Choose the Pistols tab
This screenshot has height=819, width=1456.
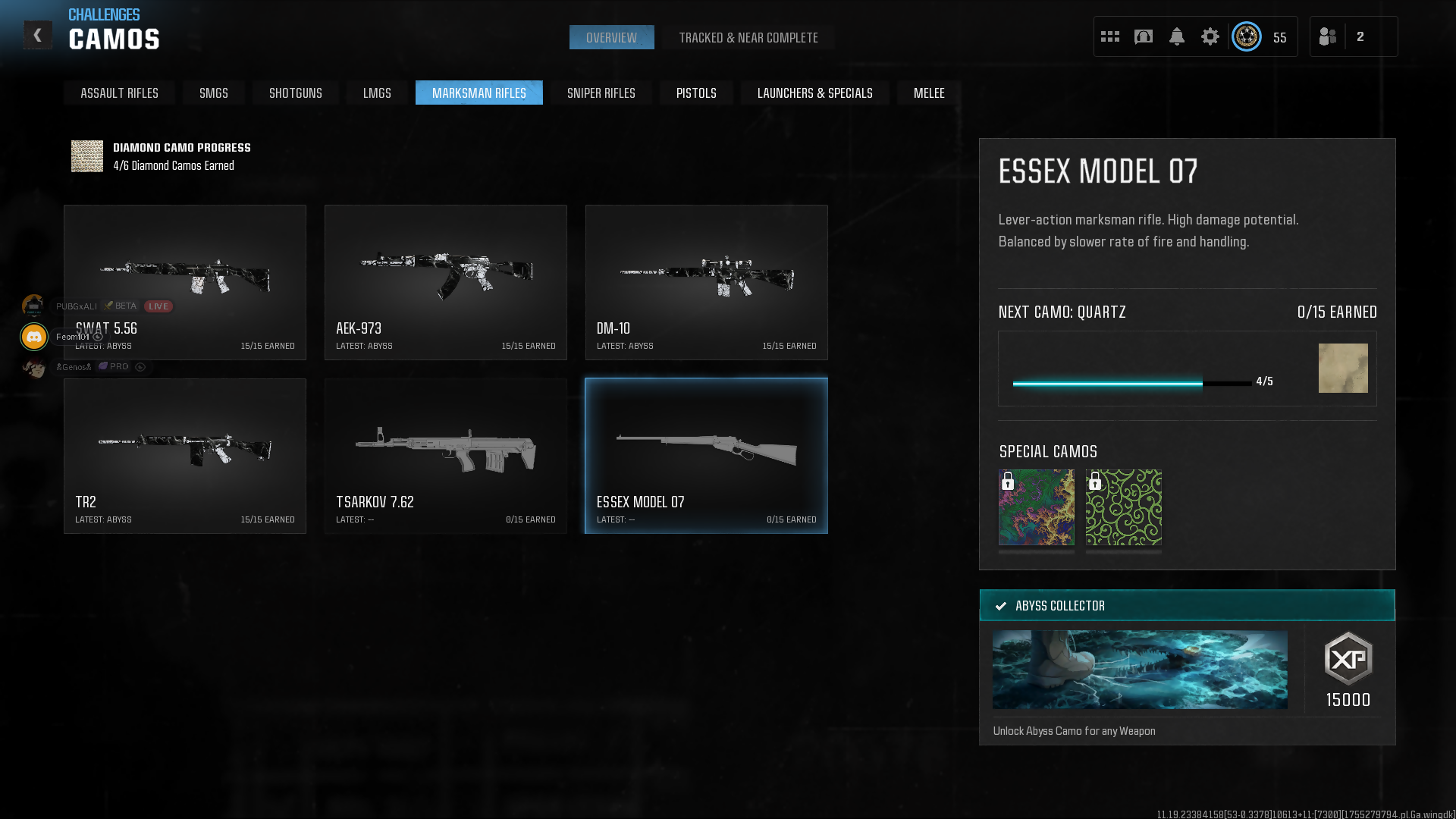[x=695, y=93]
